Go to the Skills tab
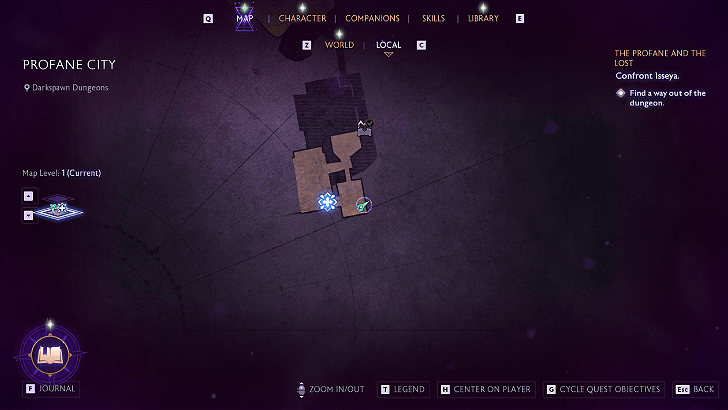The image size is (728, 410). click(433, 18)
